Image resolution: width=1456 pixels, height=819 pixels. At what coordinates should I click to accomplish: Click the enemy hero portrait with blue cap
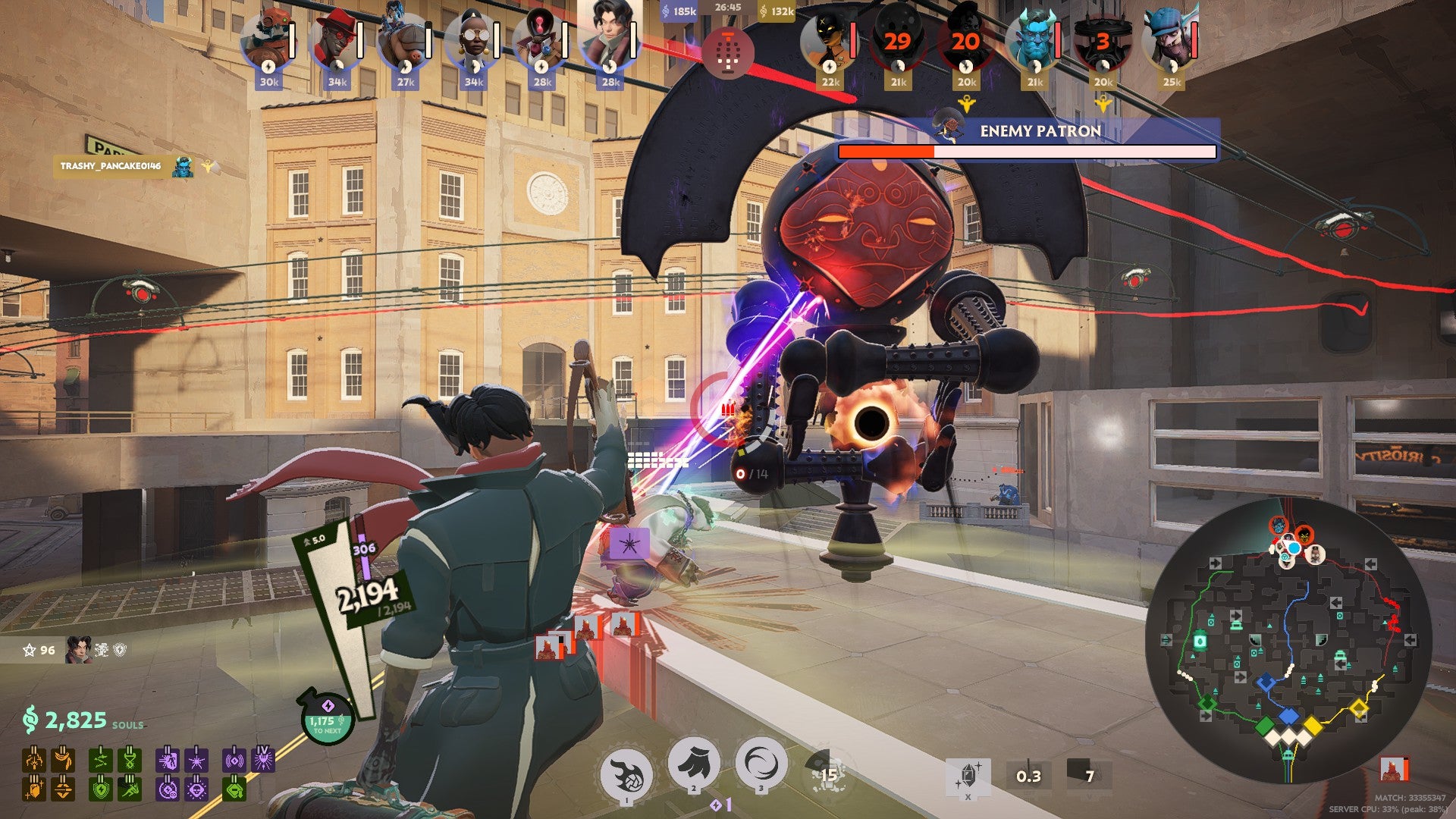pyautogui.click(x=1171, y=42)
